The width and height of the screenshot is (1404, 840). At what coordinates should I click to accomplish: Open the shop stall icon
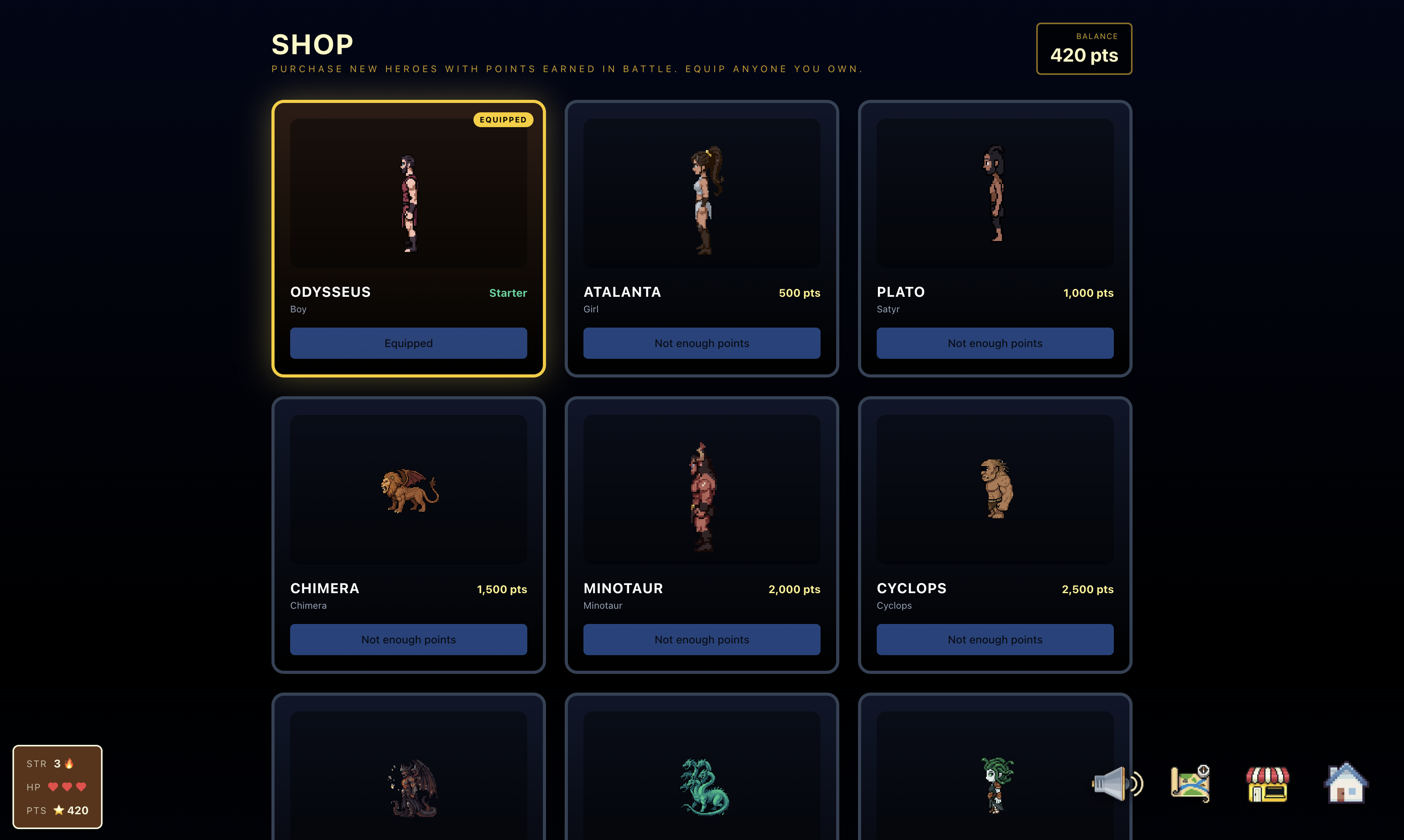pos(1267,784)
